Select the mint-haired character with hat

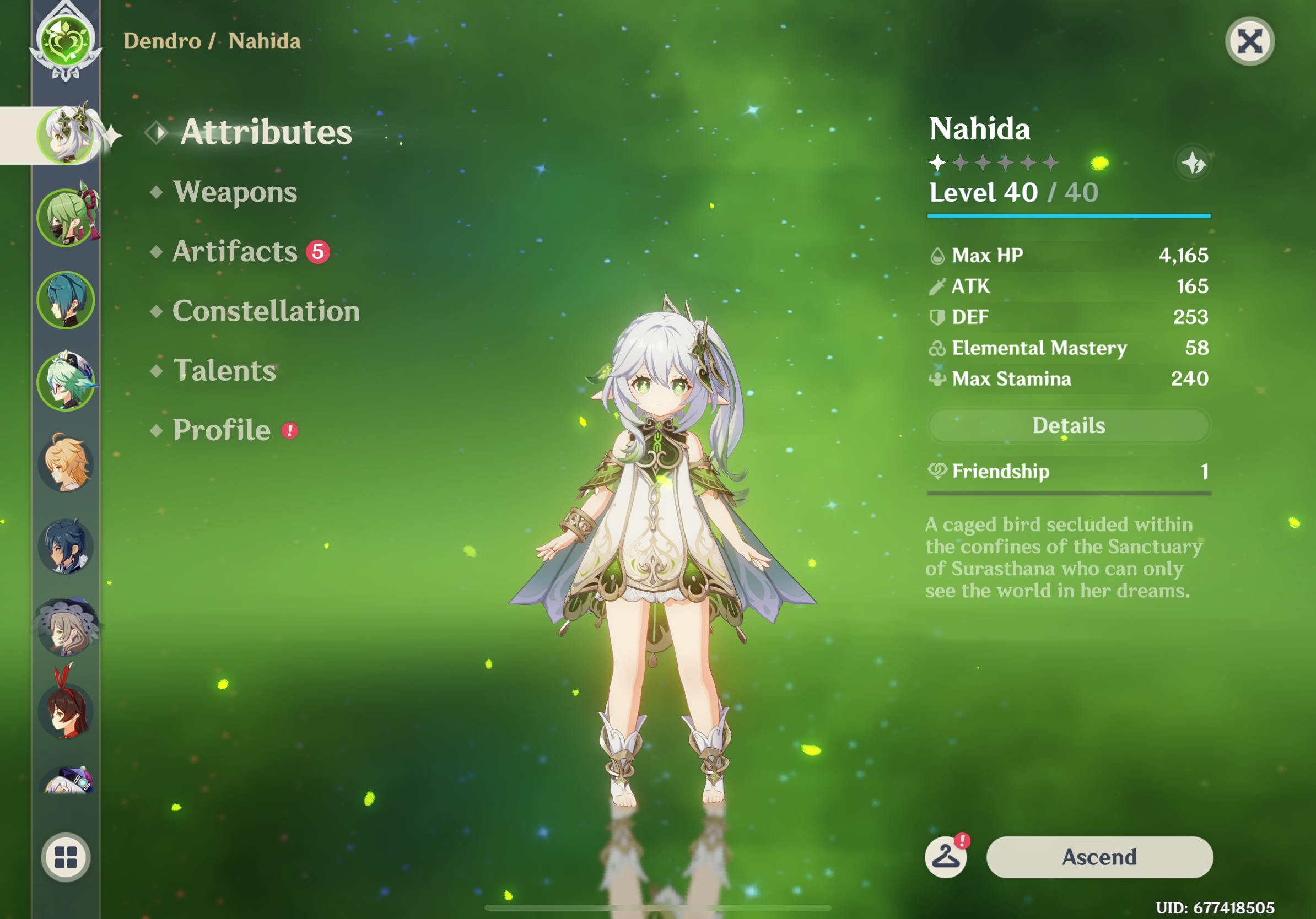67,382
